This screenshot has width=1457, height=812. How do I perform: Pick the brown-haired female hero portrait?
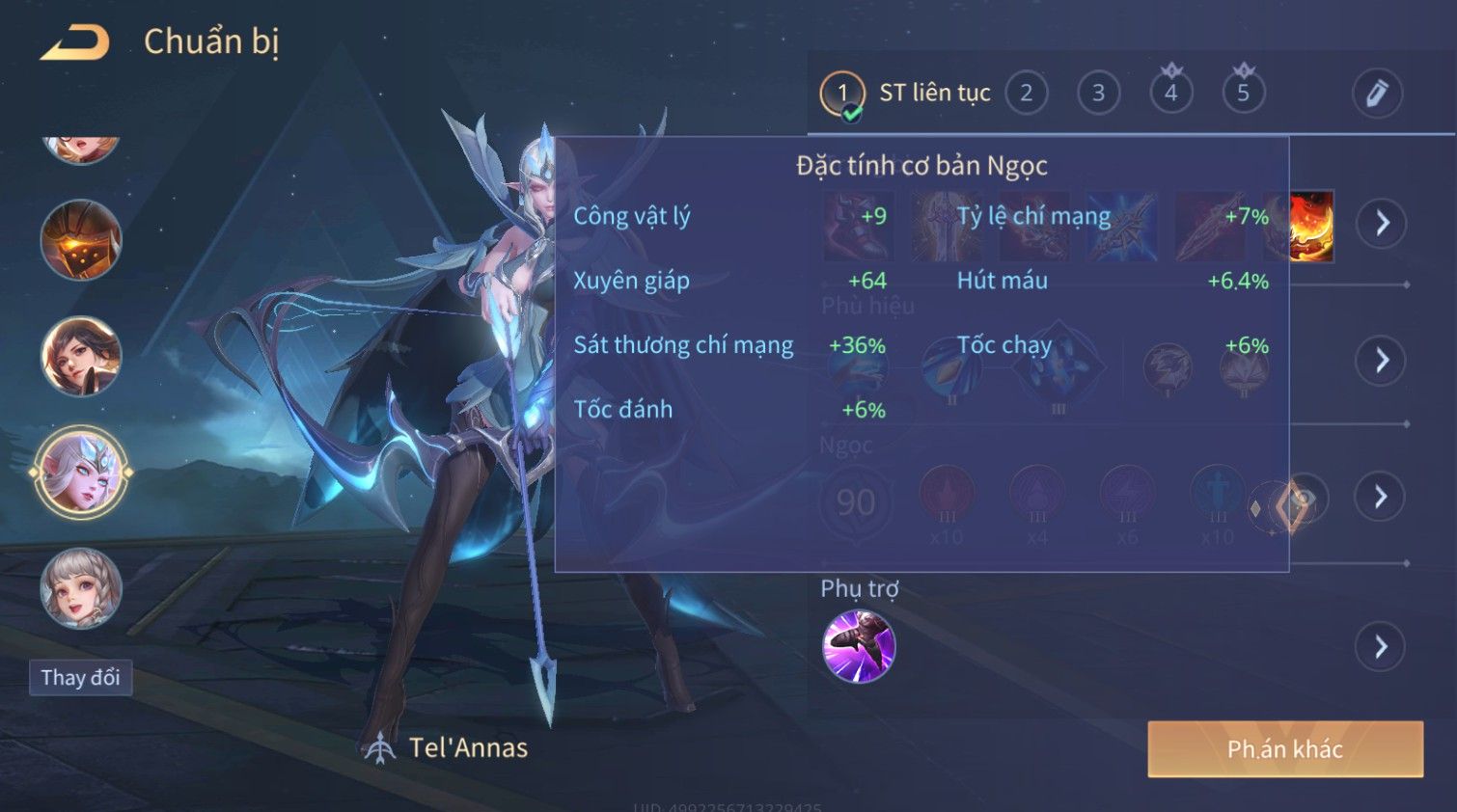81,356
